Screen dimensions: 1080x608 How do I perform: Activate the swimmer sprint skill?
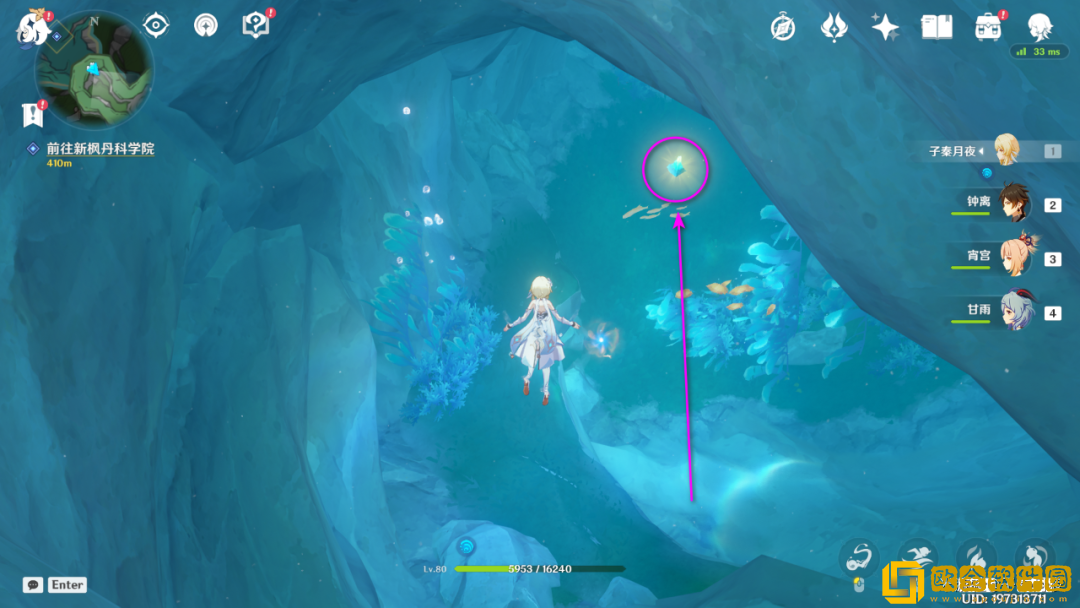click(916, 556)
